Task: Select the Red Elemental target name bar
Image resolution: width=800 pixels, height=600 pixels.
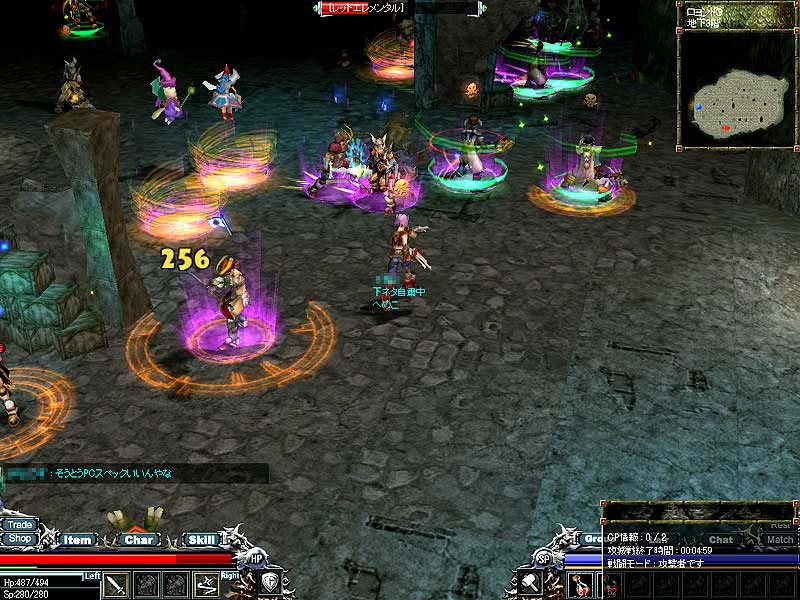Action: point(364,8)
